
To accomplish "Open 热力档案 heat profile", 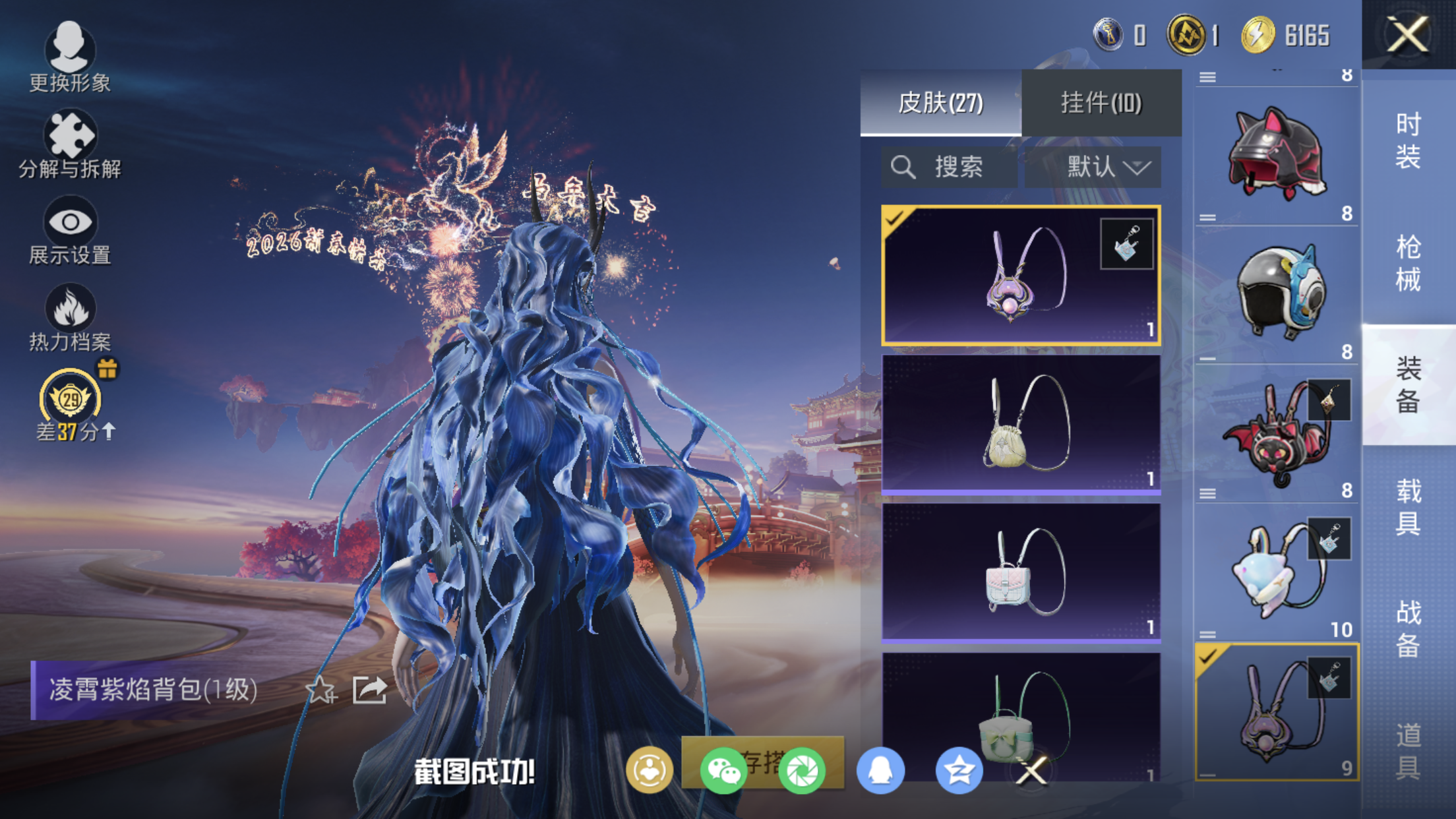I will [70, 317].
